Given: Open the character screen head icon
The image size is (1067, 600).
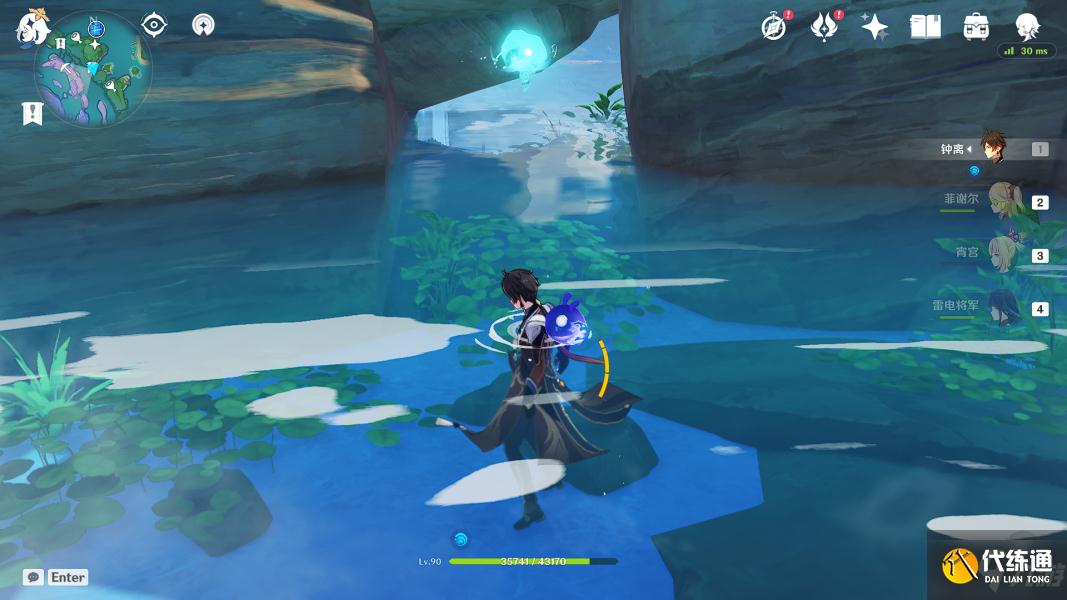Looking at the screenshot, I should pos(1027,27).
